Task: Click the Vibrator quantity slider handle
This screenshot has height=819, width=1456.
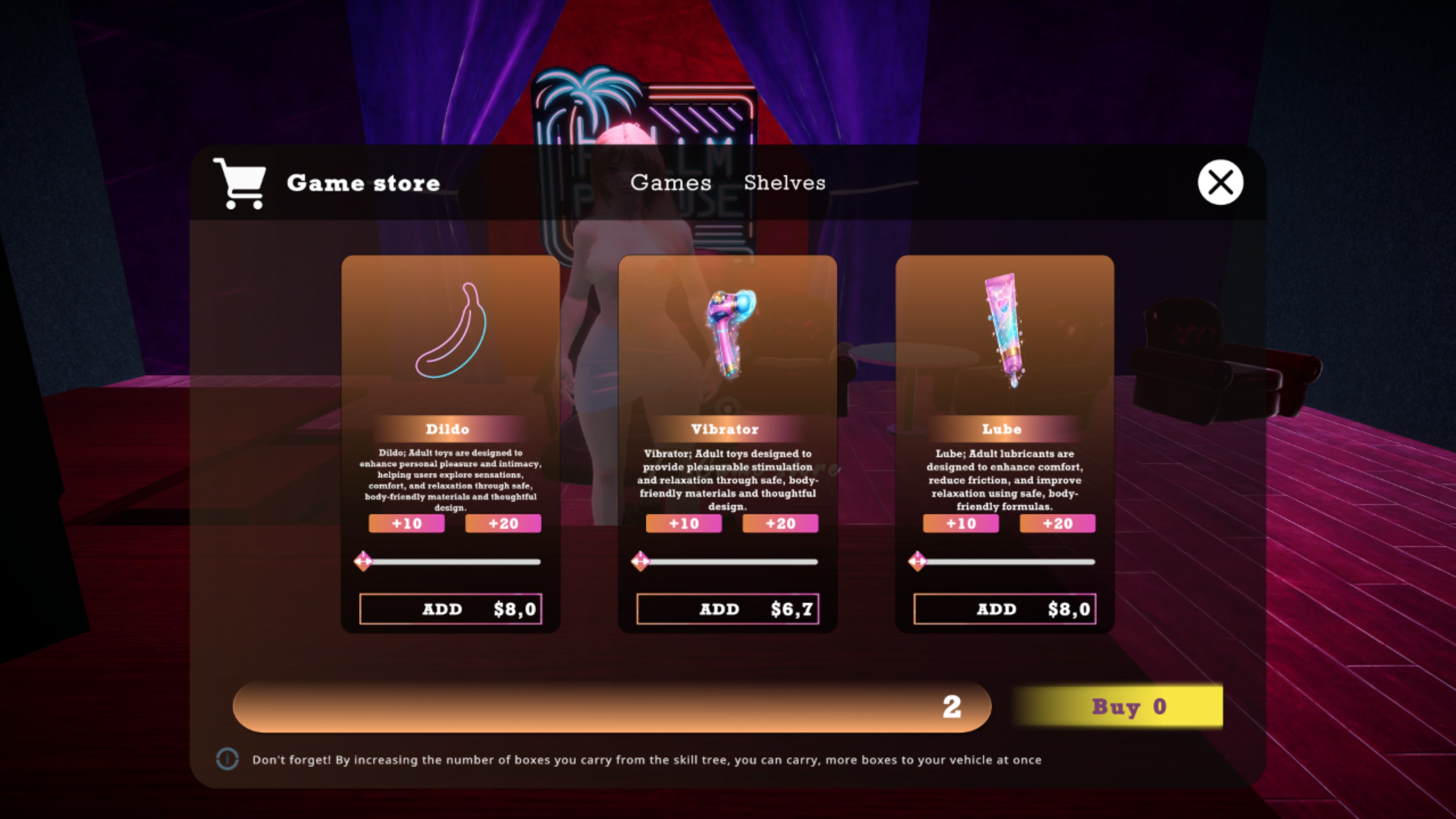Action: point(640,561)
